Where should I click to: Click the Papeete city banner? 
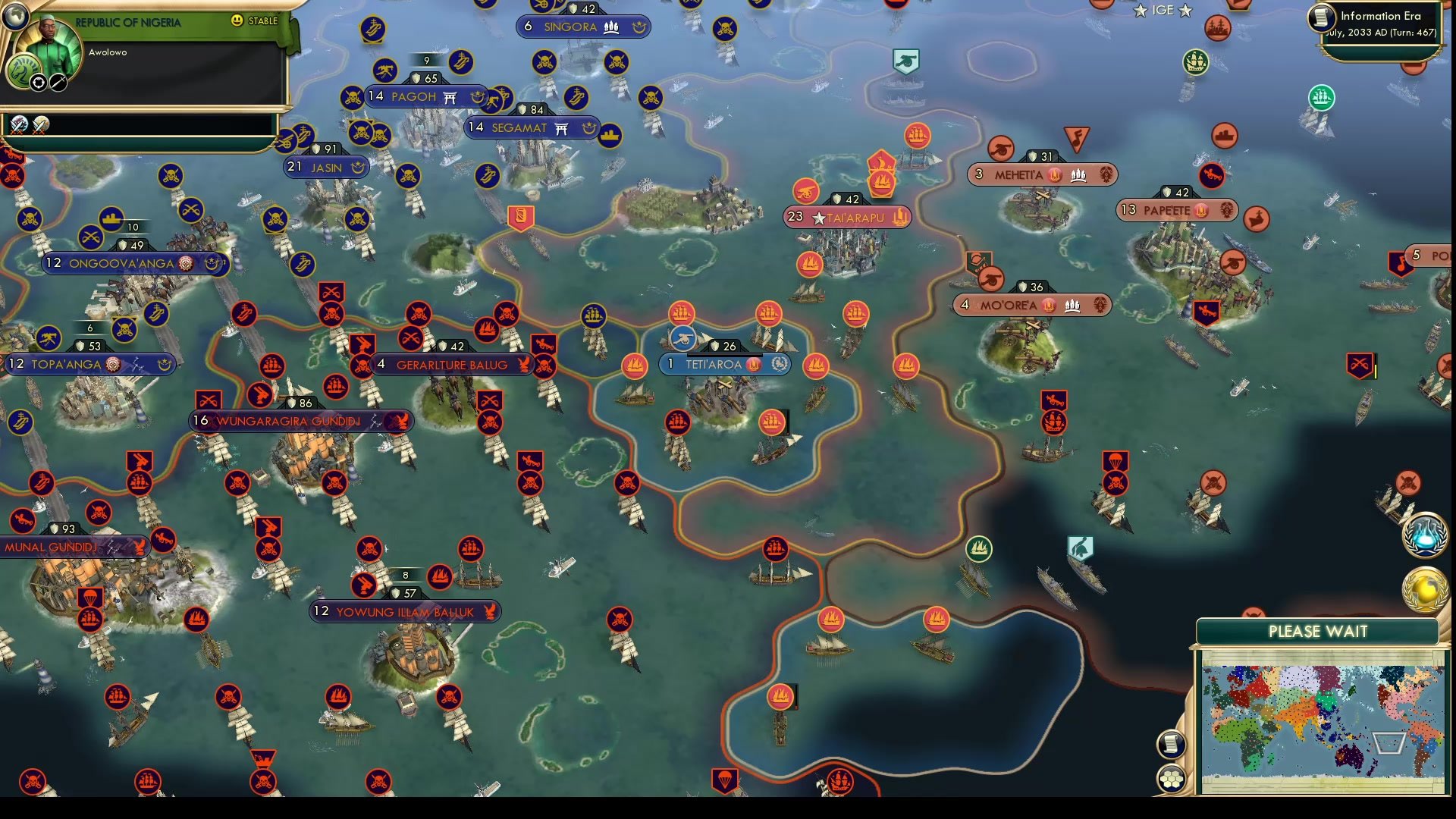coord(1178,209)
